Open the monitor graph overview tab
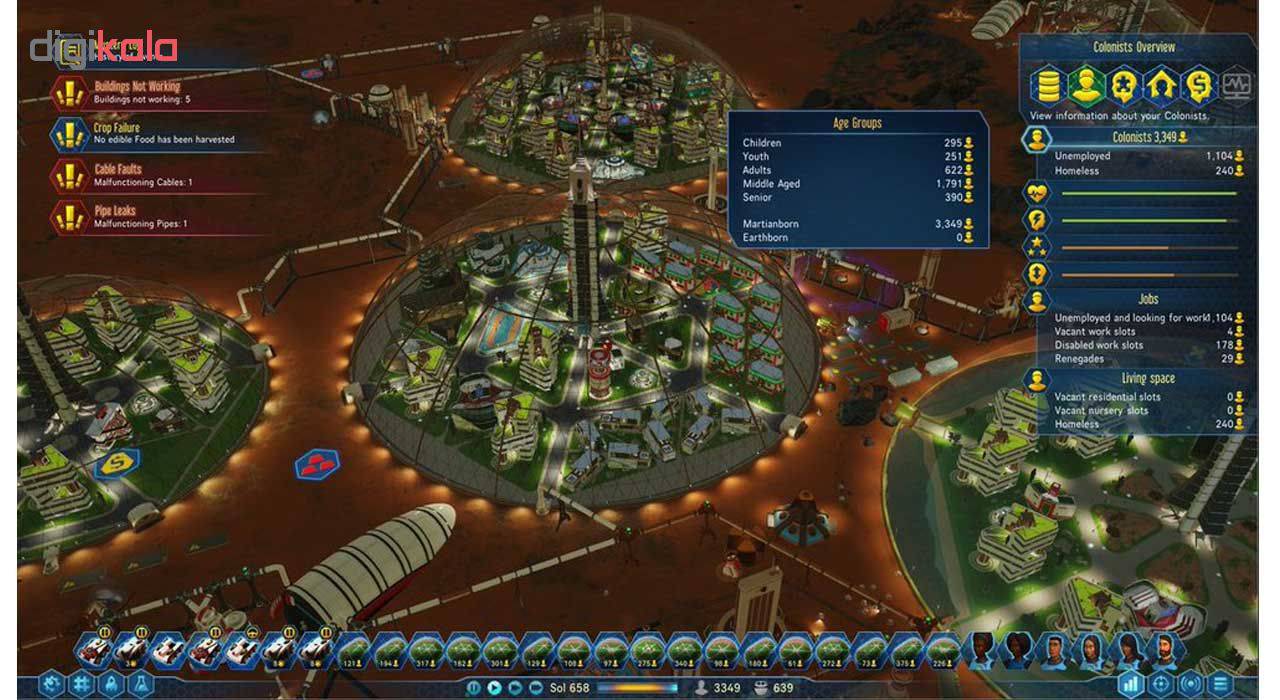Viewport: 1280px width, 700px height. 1236,85
